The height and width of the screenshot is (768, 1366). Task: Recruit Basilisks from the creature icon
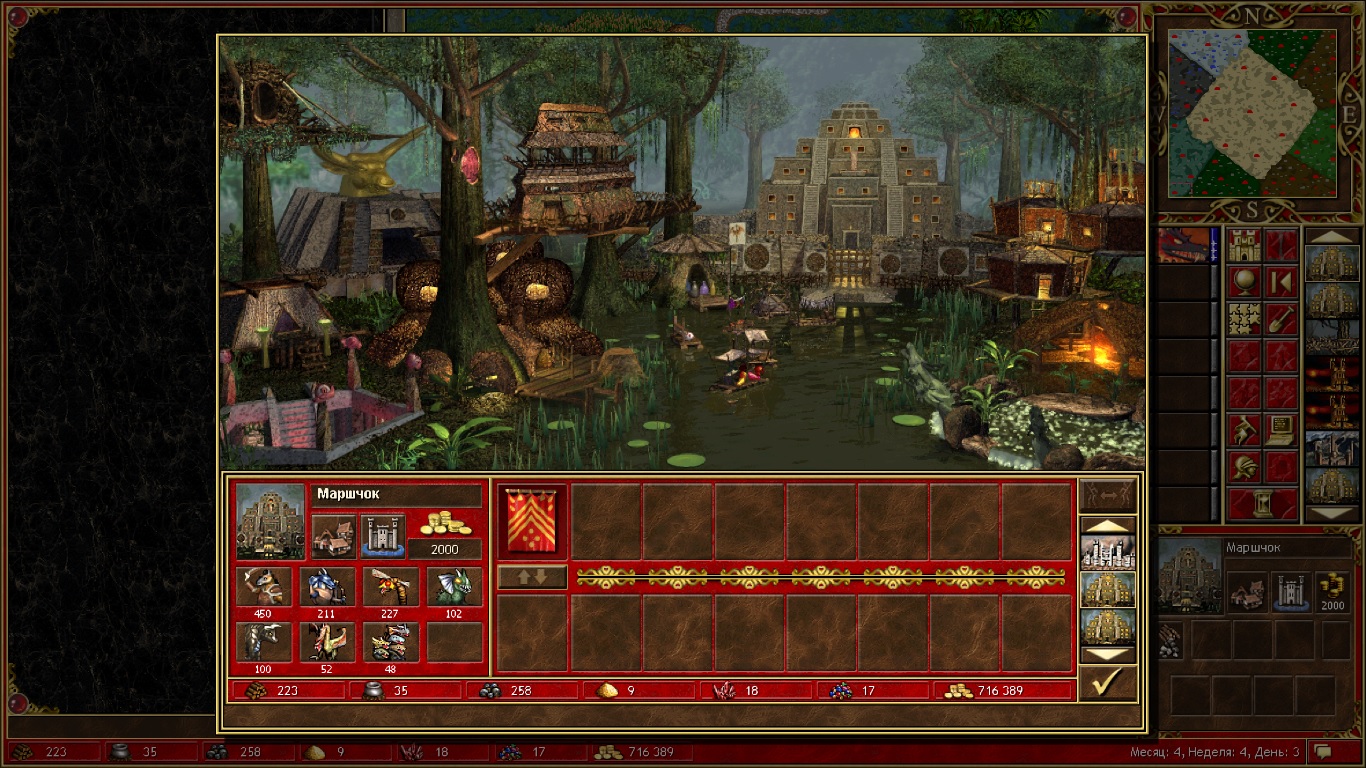454,586
